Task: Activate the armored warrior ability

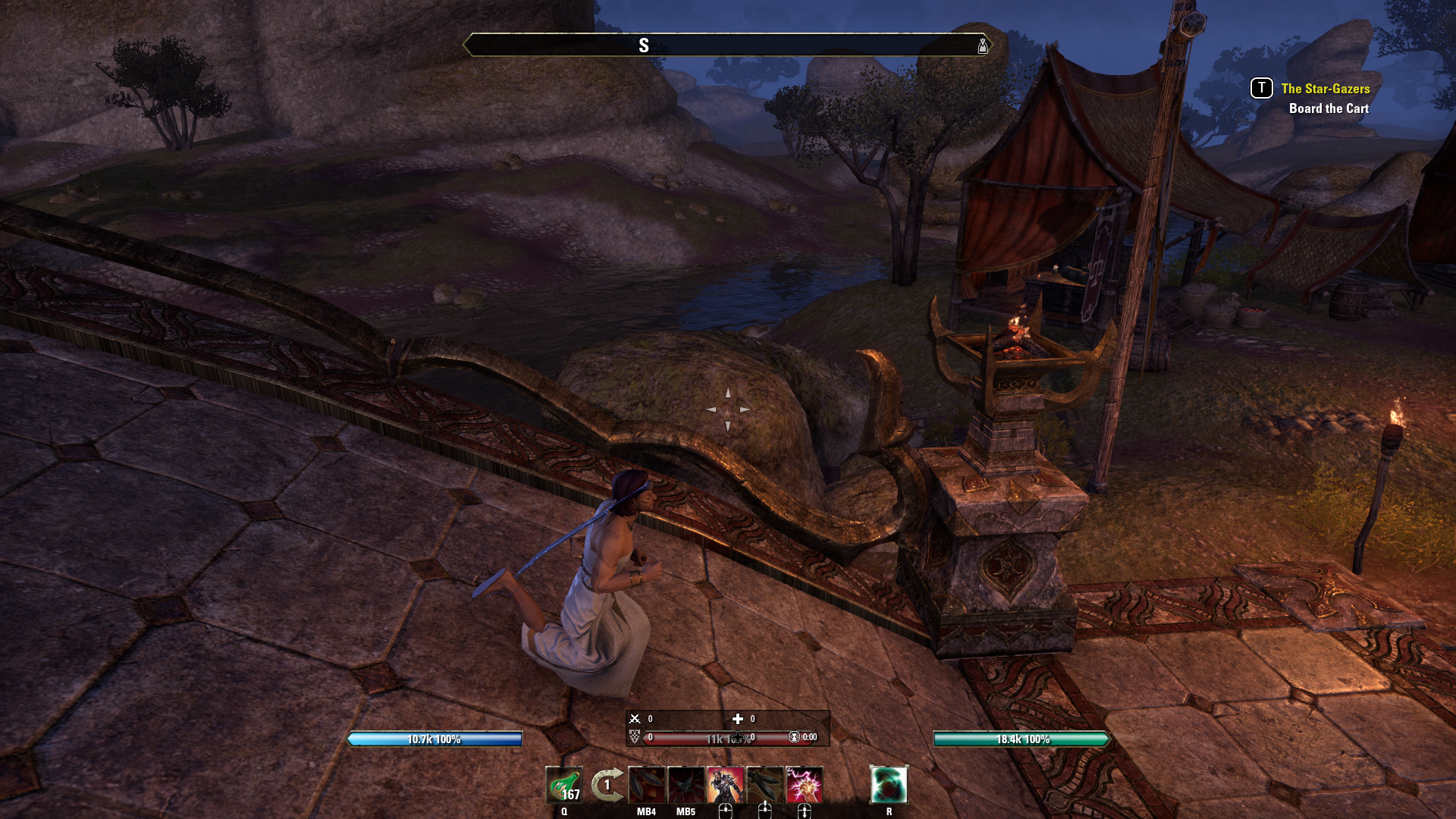Action: [726, 785]
